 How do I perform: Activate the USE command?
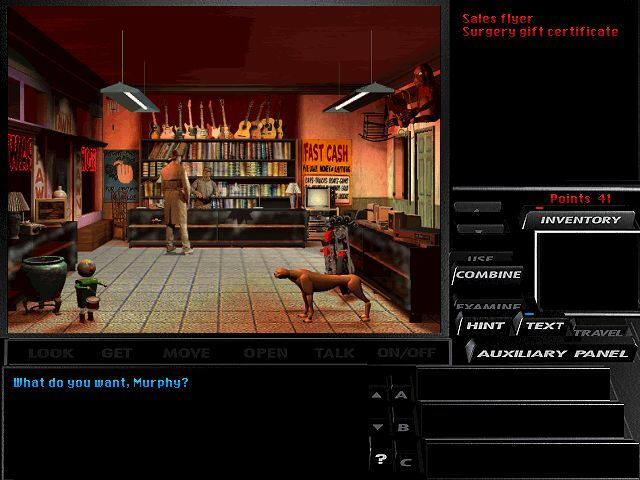481,258
